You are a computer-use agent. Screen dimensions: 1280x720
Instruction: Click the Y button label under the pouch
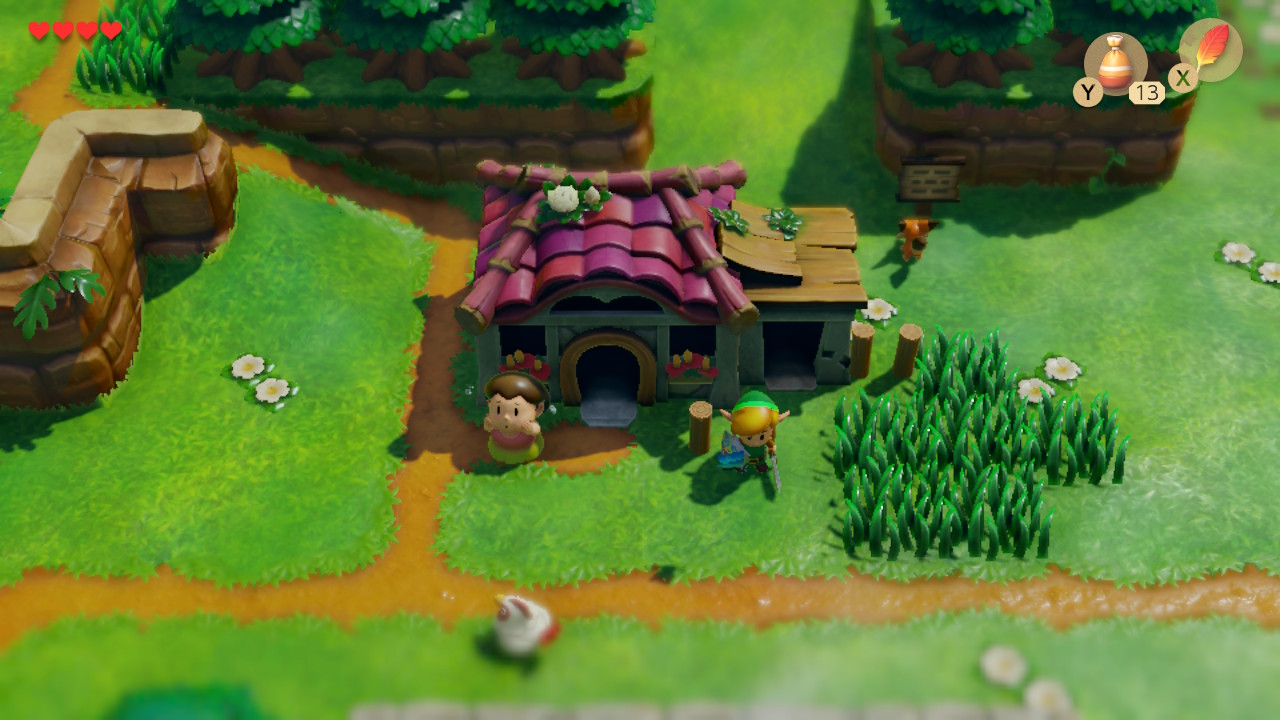(1090, 93)
